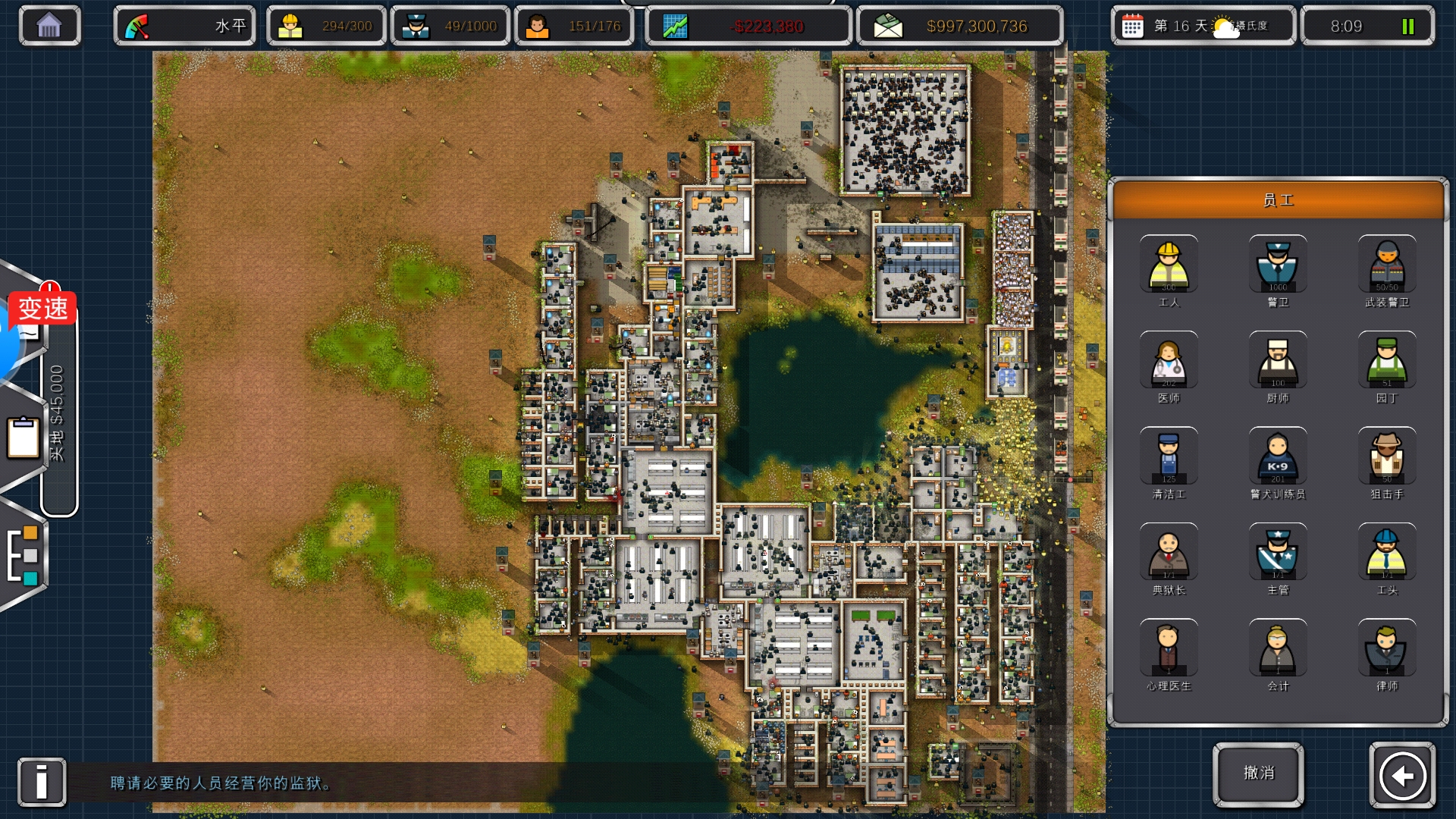
Task: Hire a 狙击手 sniper
Action: tap(1387, 456)
